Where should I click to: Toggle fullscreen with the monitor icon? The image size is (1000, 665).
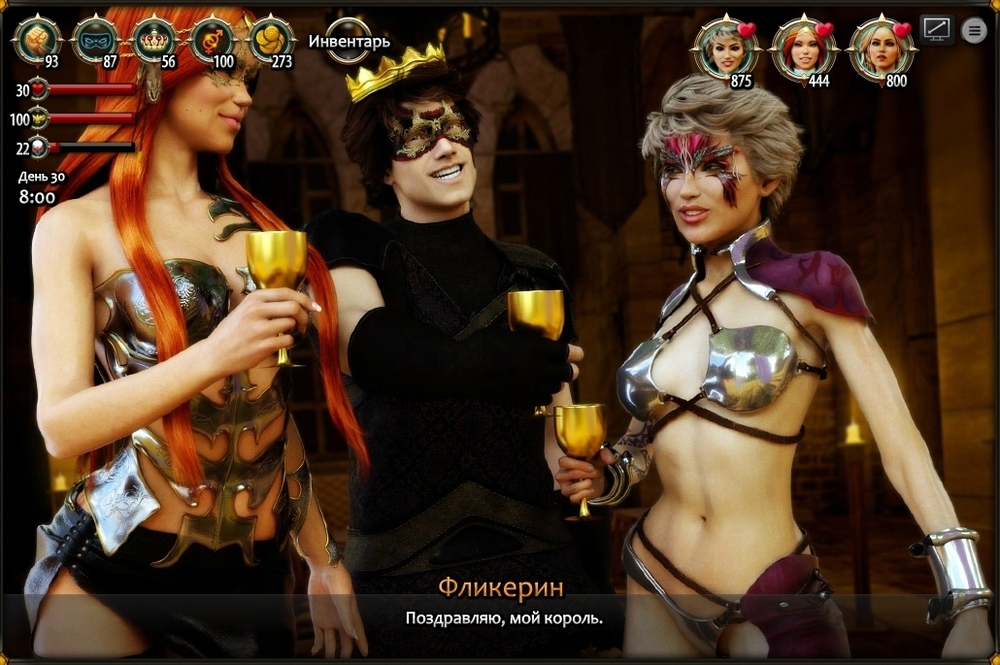pyautogui.click(x=936, y=30)
